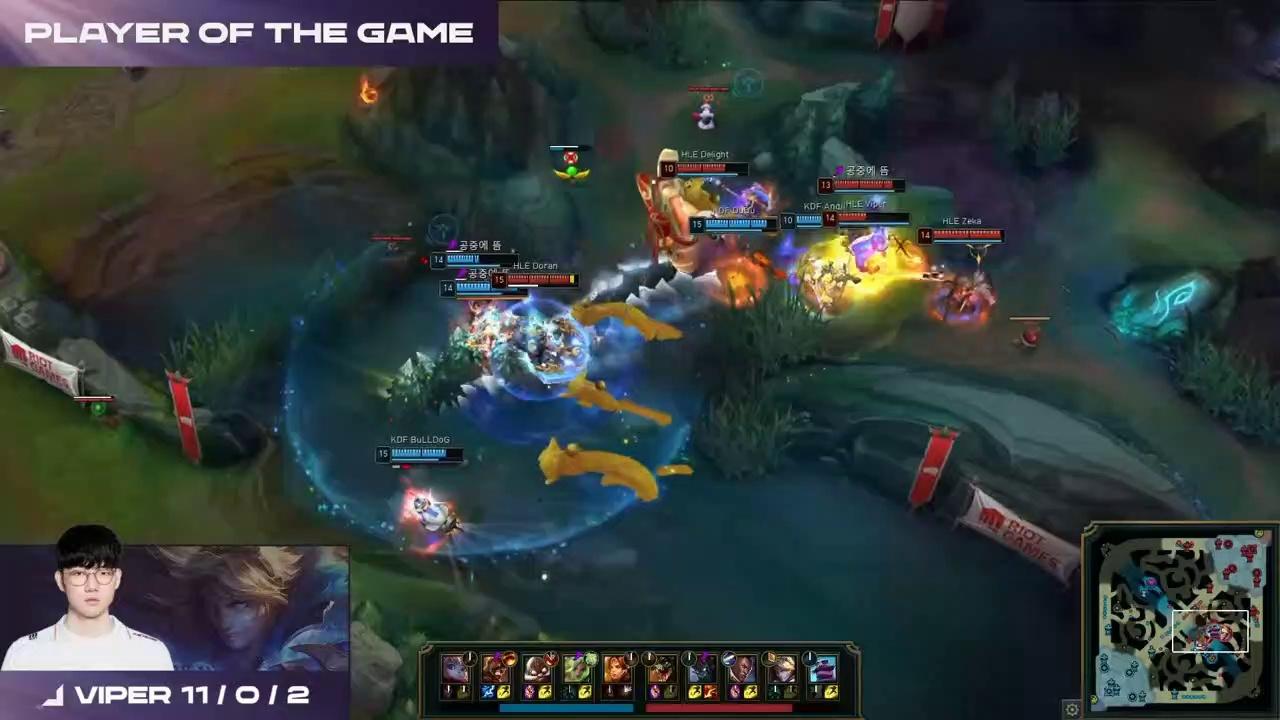Select the champion portrait with teal background

pos(822,668)
